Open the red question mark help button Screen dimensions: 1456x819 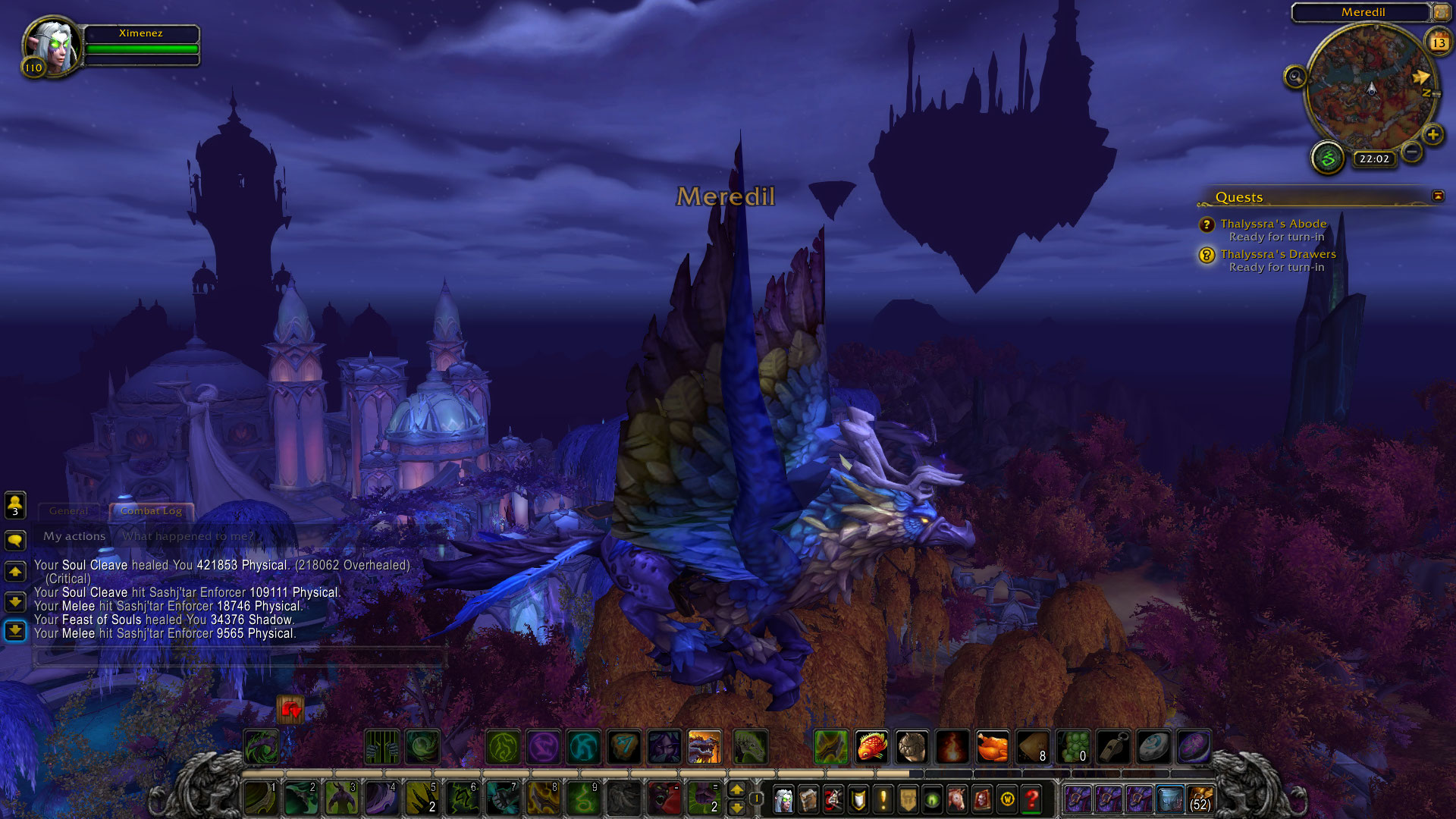(1032, 799)
